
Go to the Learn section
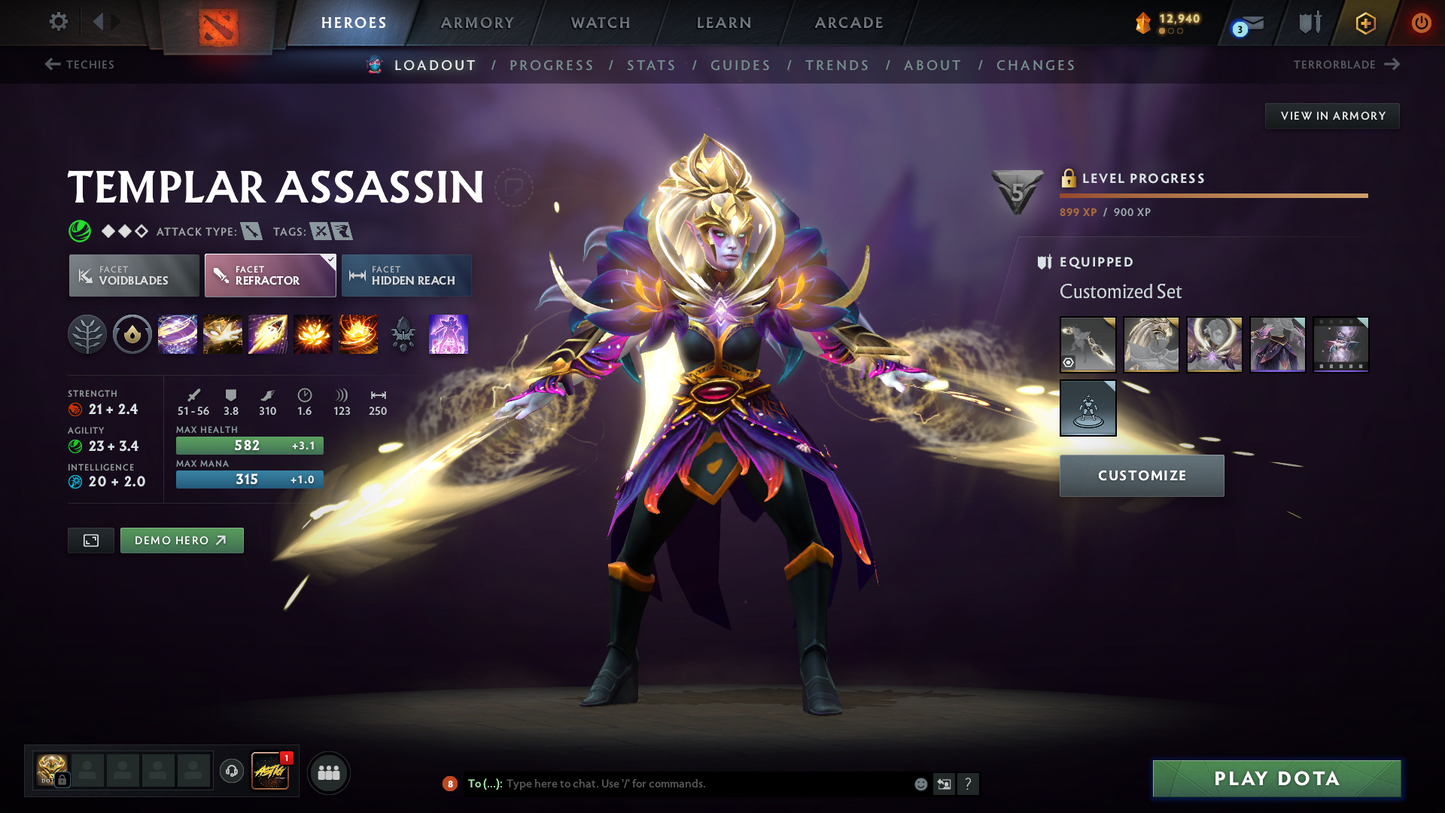coord(724,23)
